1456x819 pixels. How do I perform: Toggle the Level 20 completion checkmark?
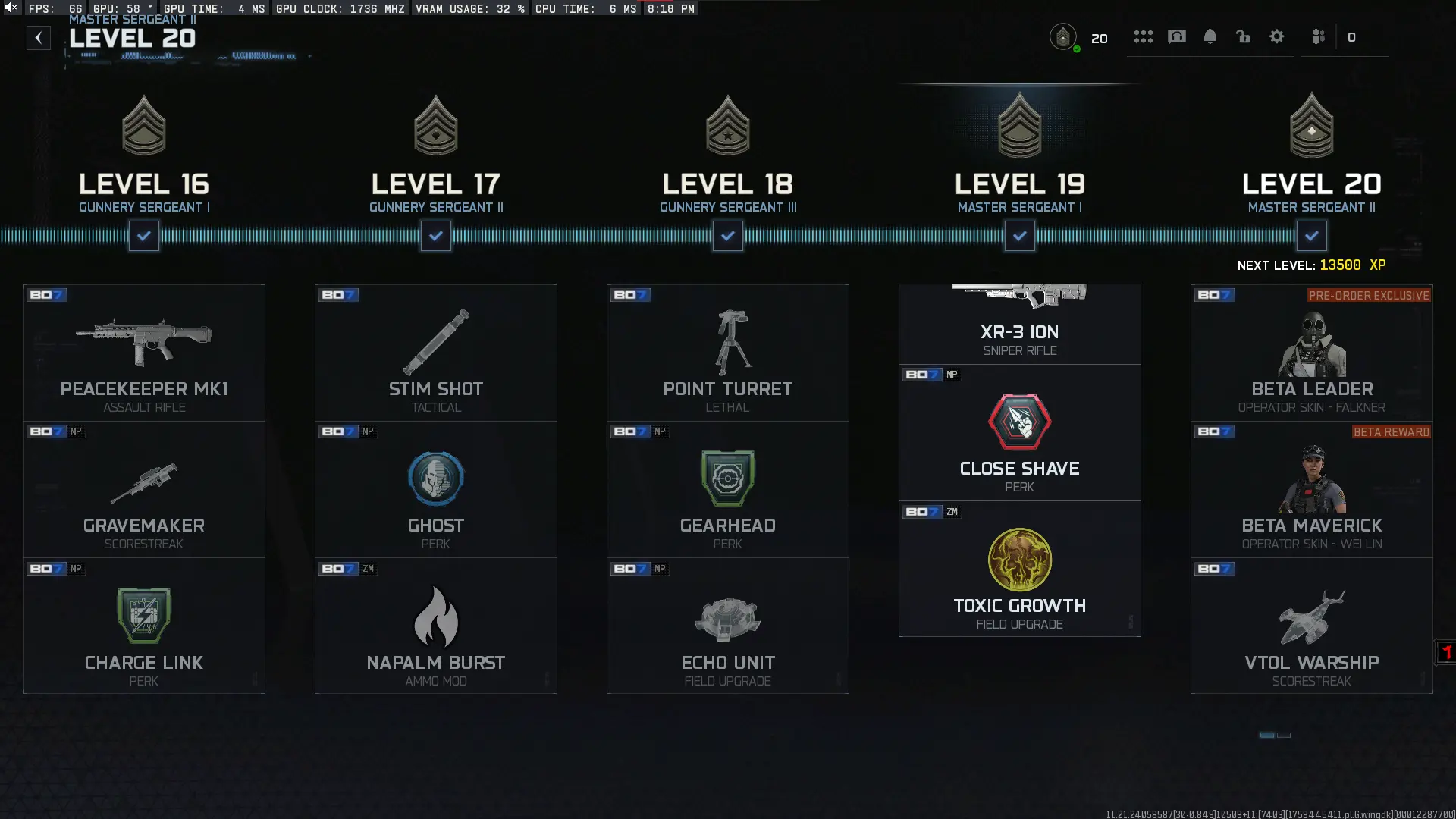click(1311, 236)
